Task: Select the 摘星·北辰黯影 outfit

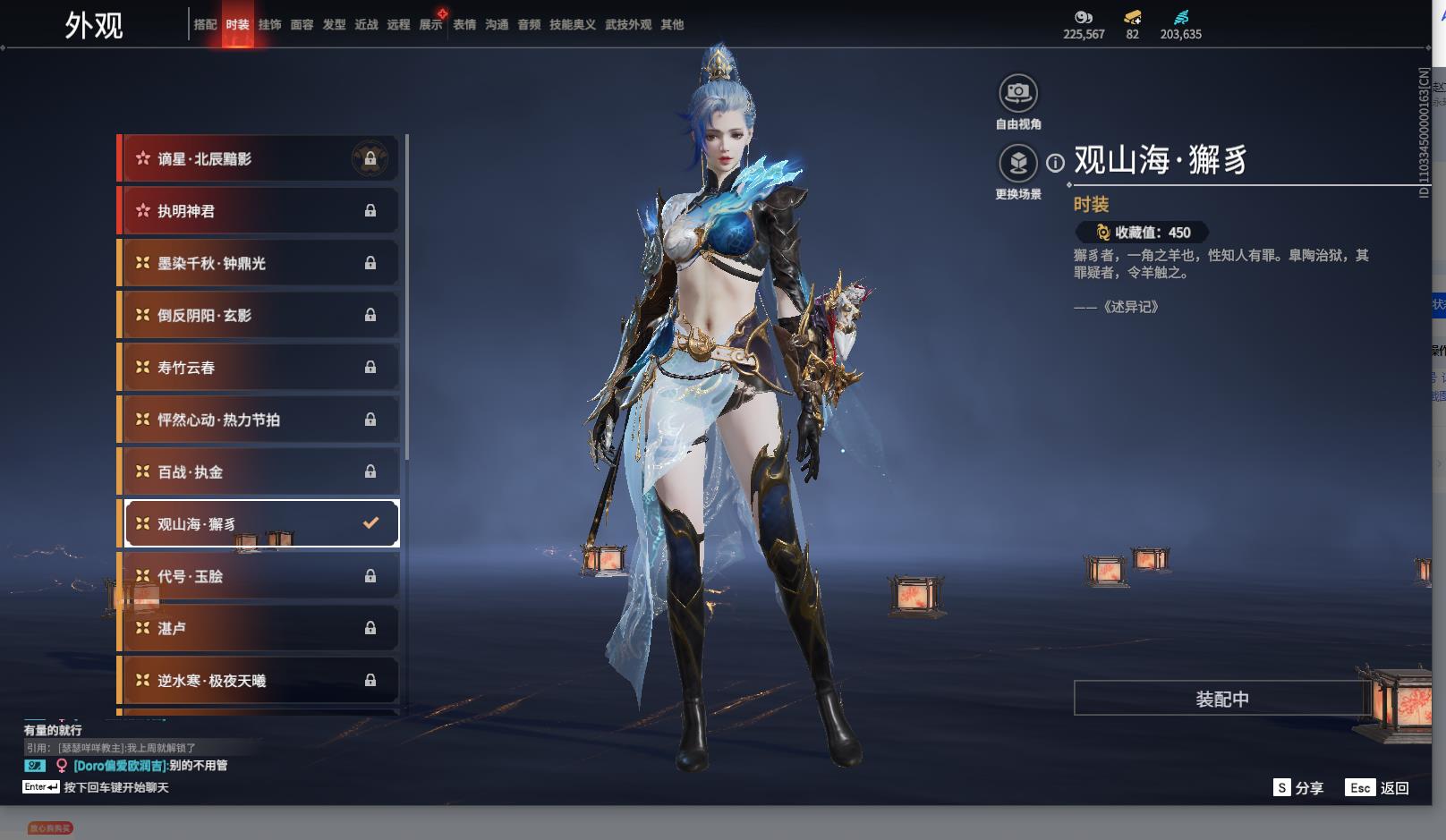Action: click(259, 159)
